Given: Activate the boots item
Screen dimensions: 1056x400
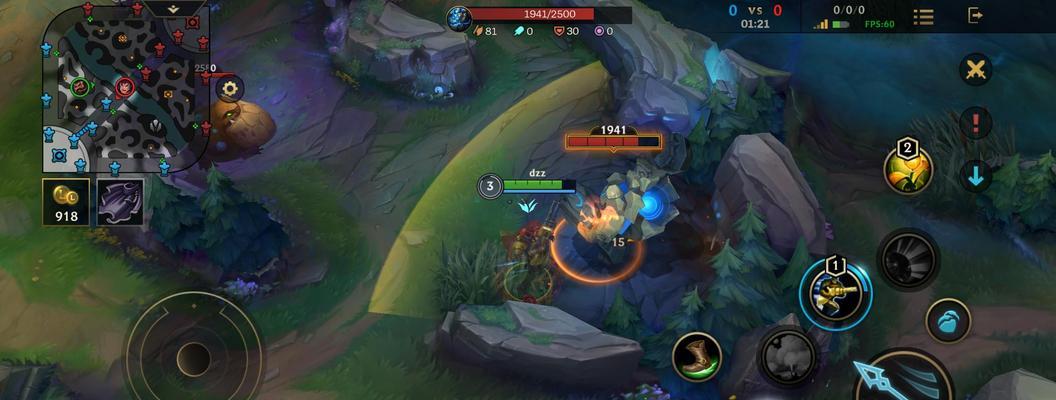Looking at the screenshot, I should [x=697, y=357].
